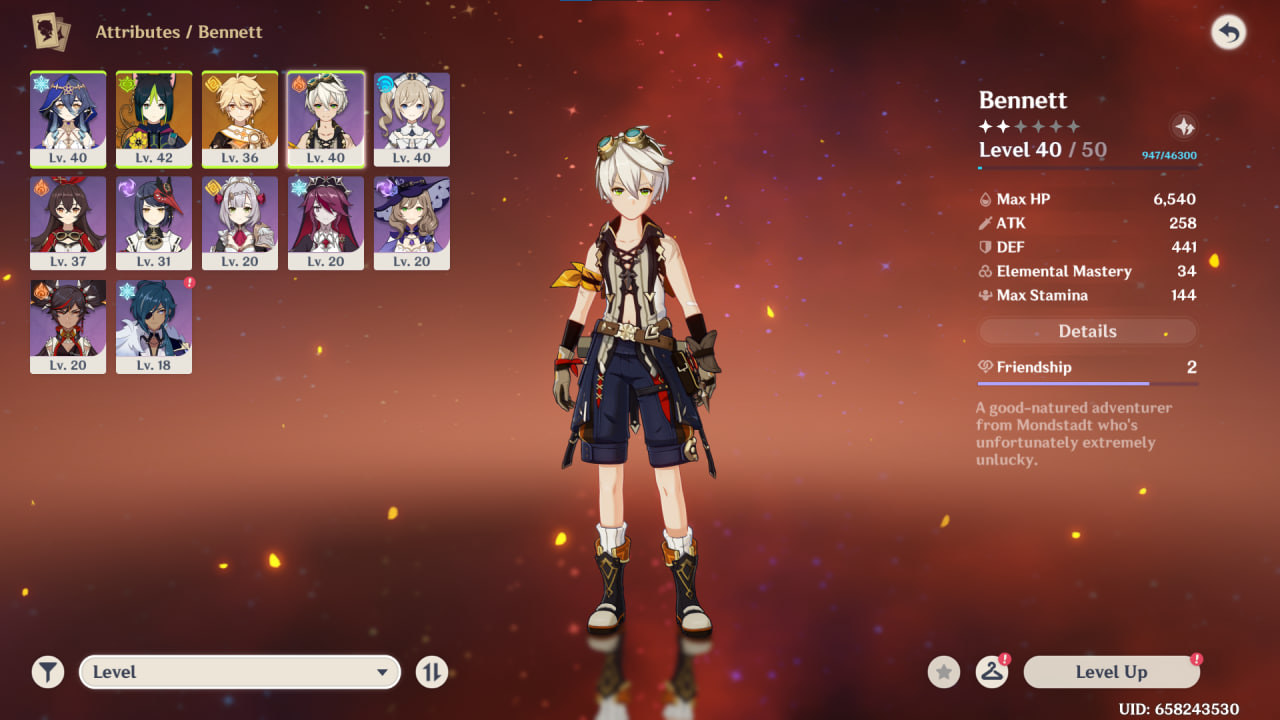Choose Xinyan's portrait
The height and width of the screenshot is (720, 1280).
click(68, 326)
